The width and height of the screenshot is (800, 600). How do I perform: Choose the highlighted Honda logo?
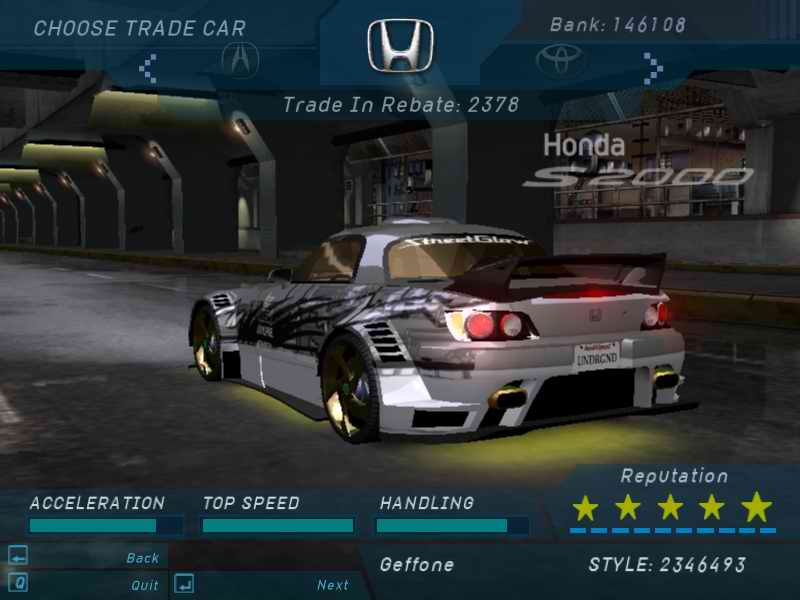(x=400, y=46)
